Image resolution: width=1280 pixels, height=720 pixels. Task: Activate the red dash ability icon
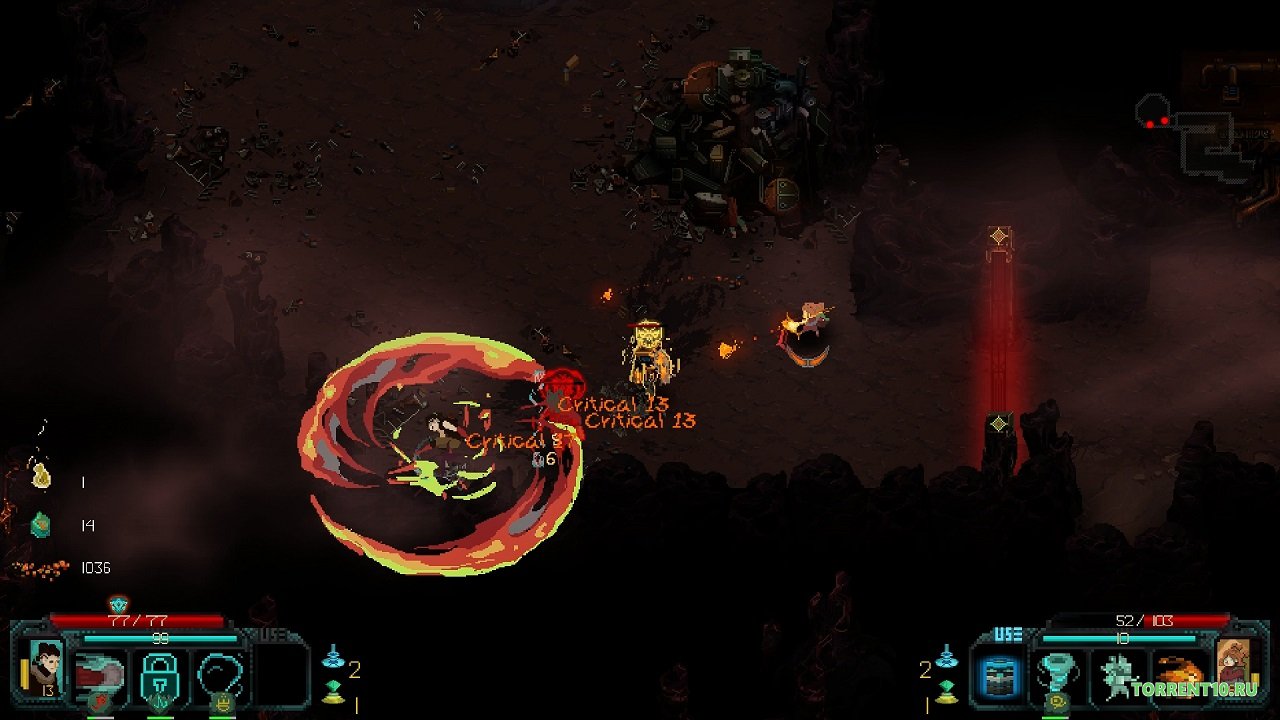coord(101,674)
